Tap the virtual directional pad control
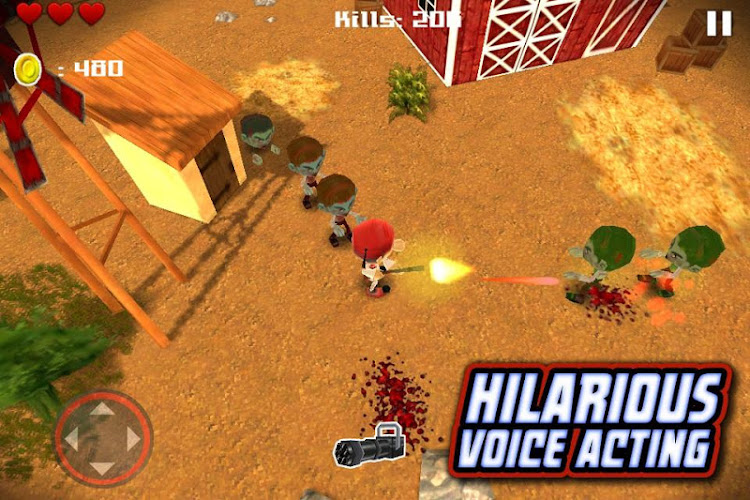The height and width of the screenshot is (500, 750). click(x=103, y=438)
